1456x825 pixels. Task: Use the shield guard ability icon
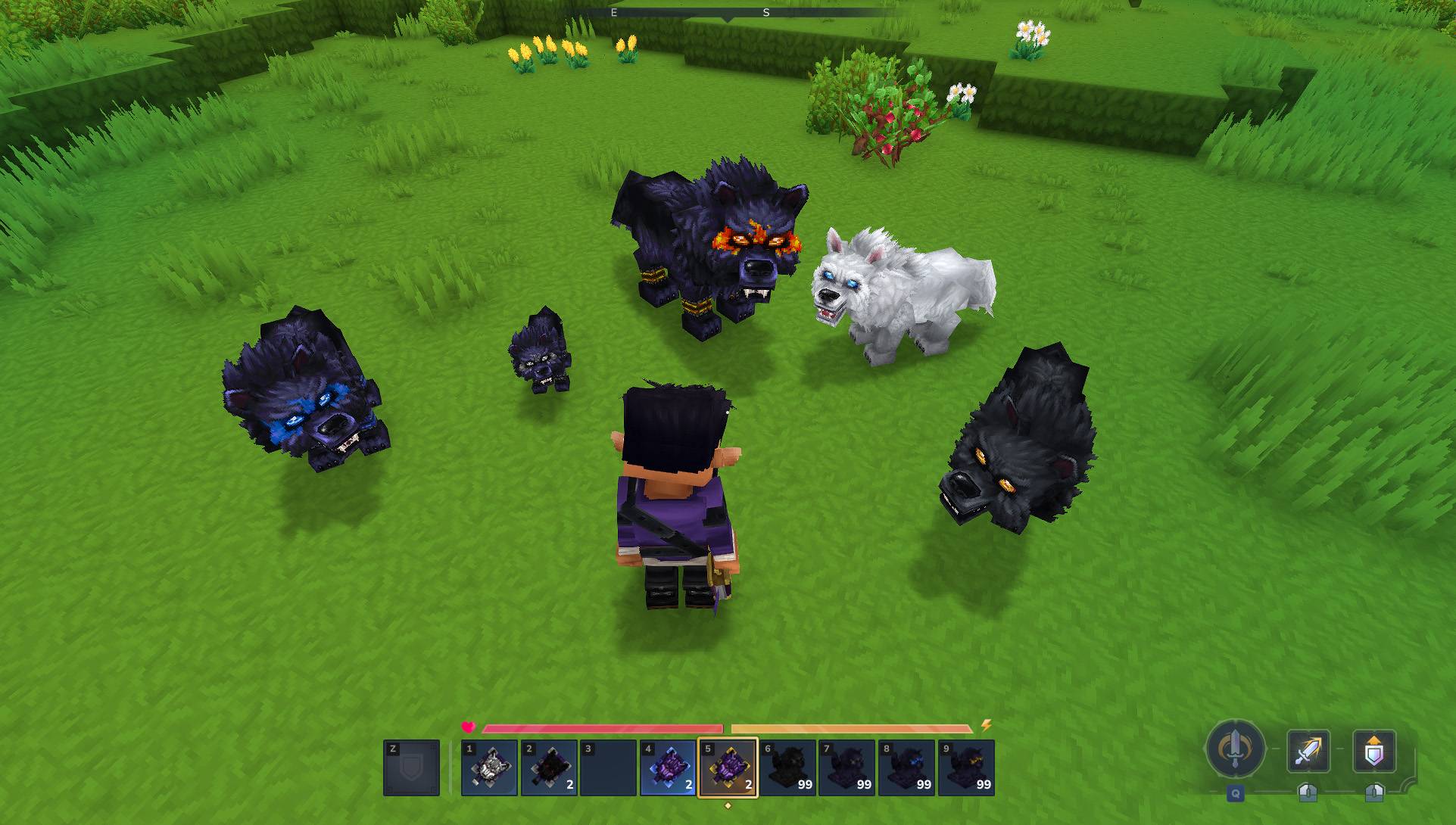tap(1373, 751)
